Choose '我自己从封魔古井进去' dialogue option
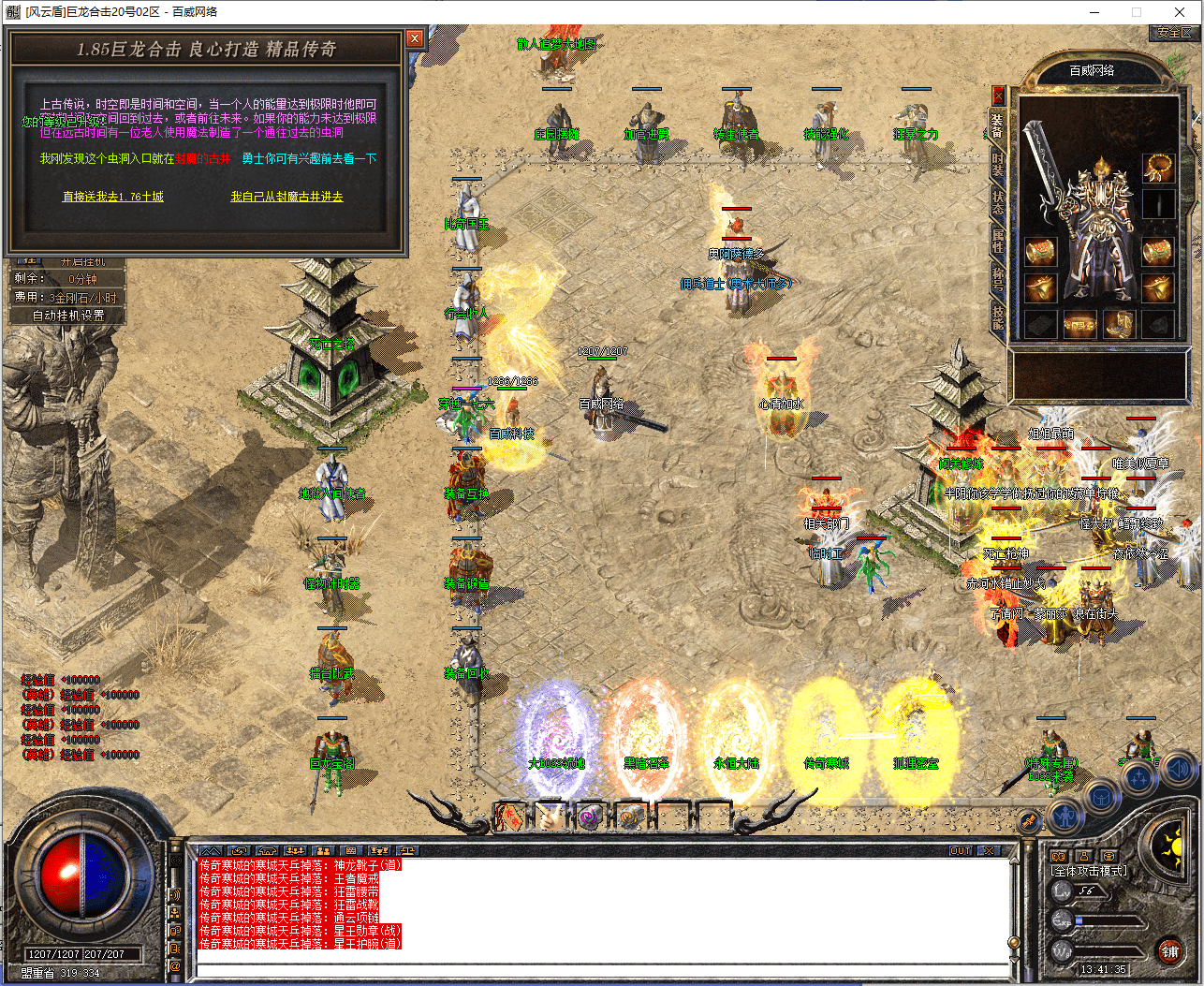Image resolution: width=1204 pixels, height=986 pixels. coord(286,197)
